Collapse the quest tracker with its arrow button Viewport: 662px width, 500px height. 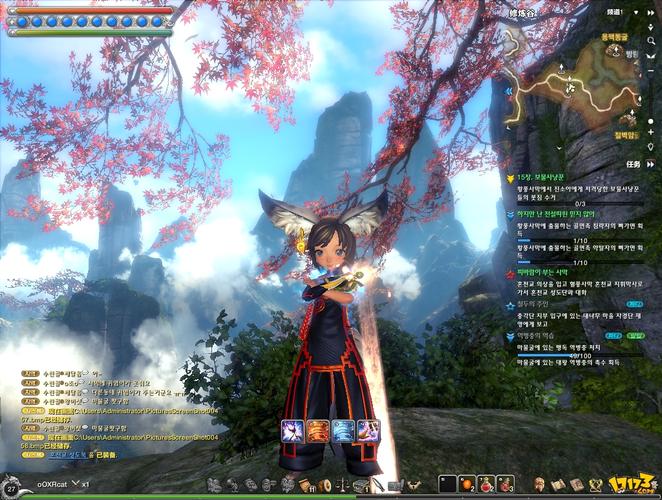650,162
